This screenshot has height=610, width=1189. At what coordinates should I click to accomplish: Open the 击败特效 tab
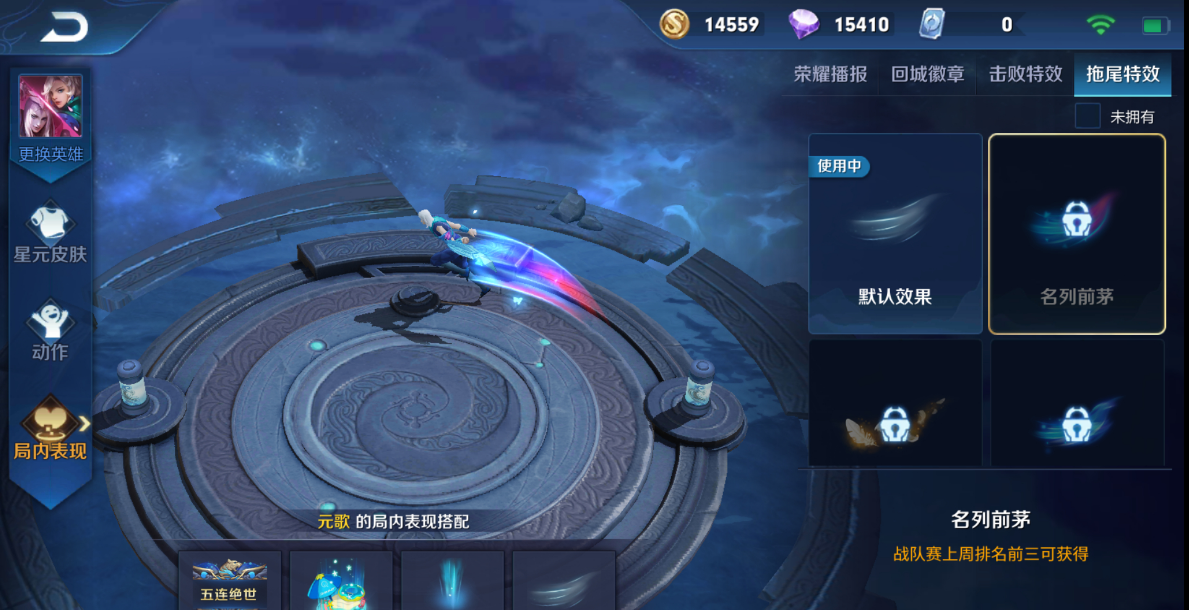[1025, 74]
